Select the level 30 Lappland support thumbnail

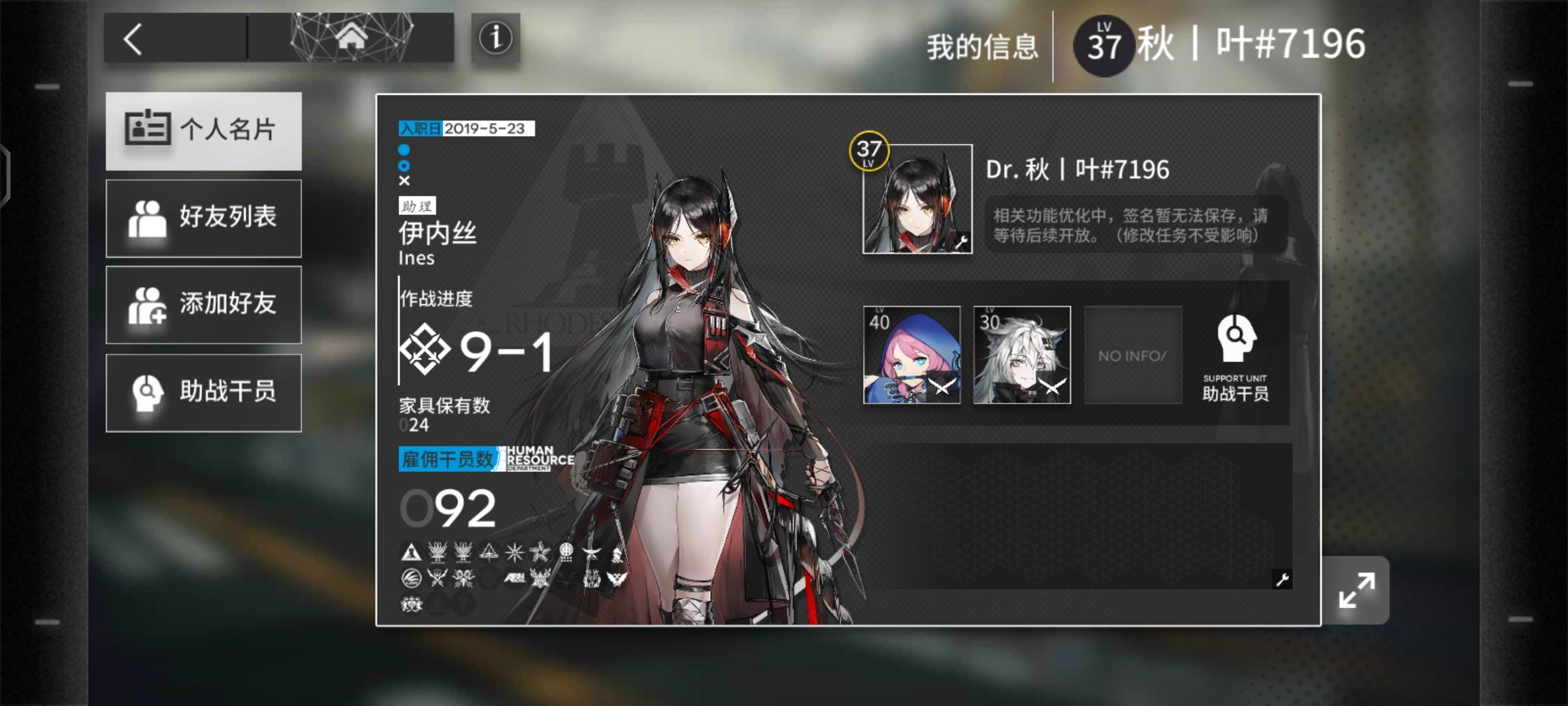click(x=1021, y=354)
